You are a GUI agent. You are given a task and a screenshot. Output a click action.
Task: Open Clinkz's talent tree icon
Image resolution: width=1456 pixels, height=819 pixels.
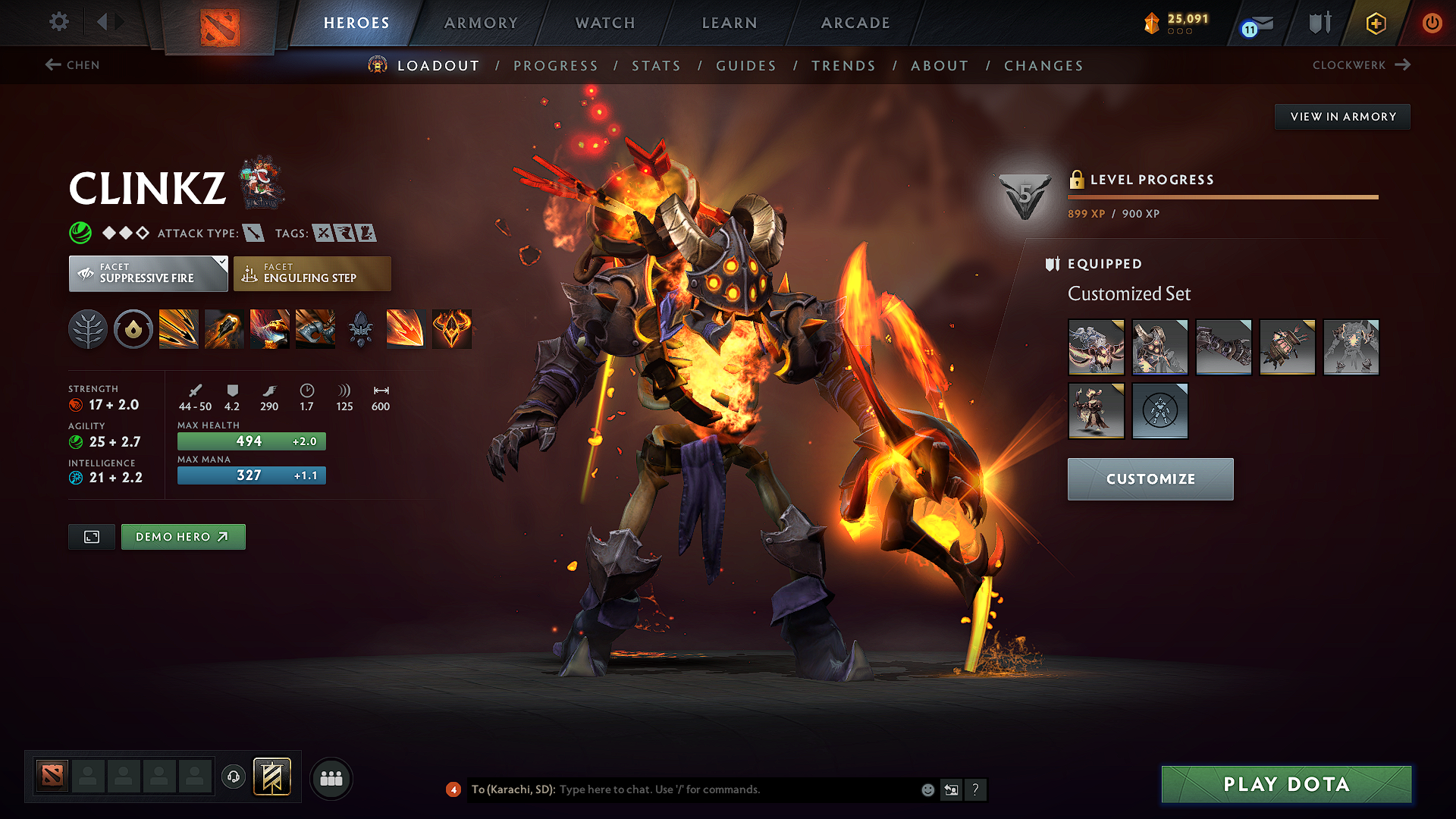click(x=88, y=328)
